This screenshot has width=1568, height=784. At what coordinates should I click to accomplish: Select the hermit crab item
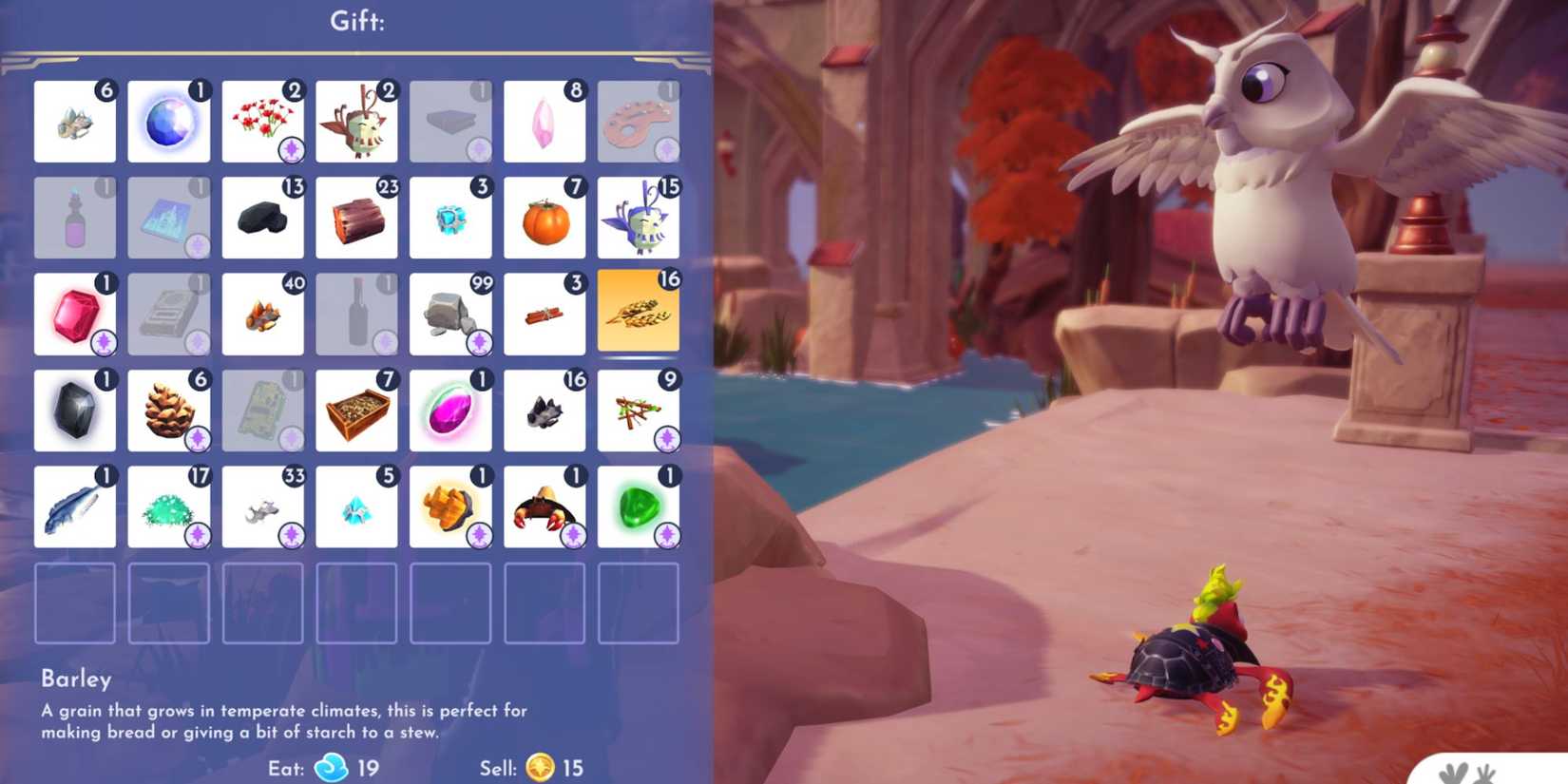click(x=545, y=507)
